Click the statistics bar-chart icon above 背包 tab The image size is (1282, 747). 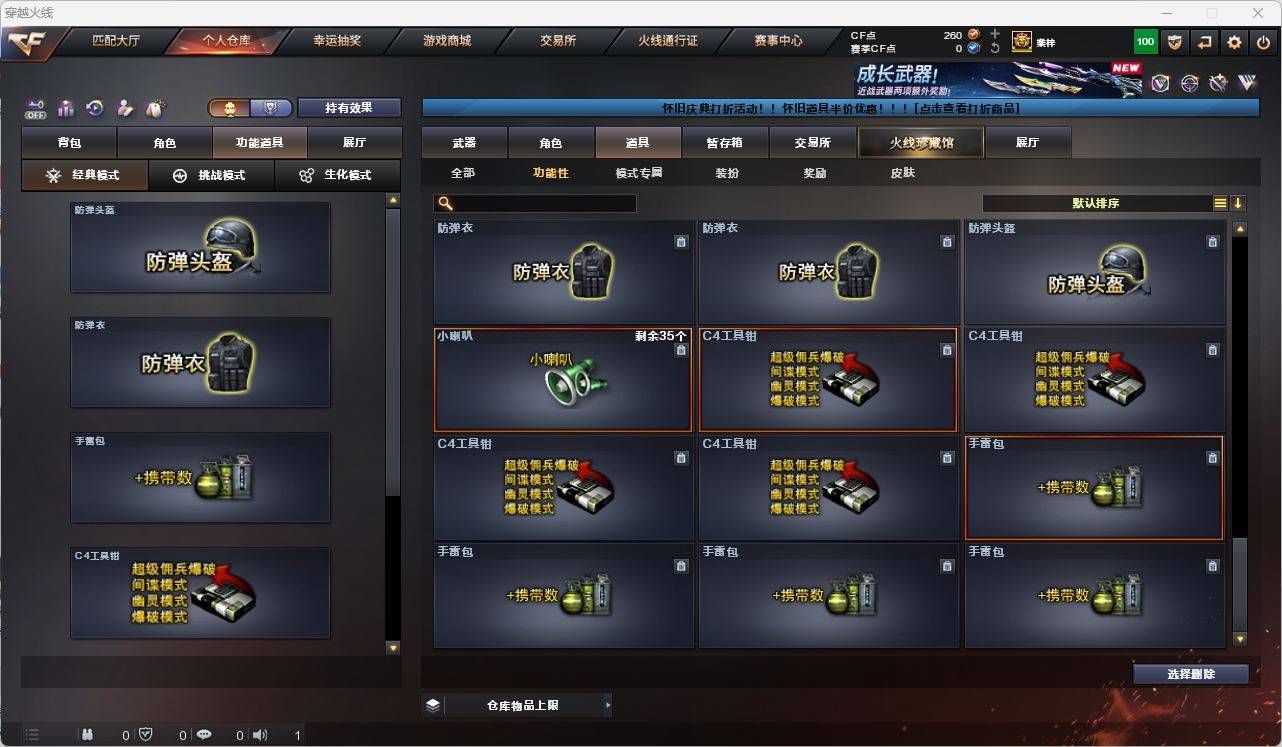[64, 108]
